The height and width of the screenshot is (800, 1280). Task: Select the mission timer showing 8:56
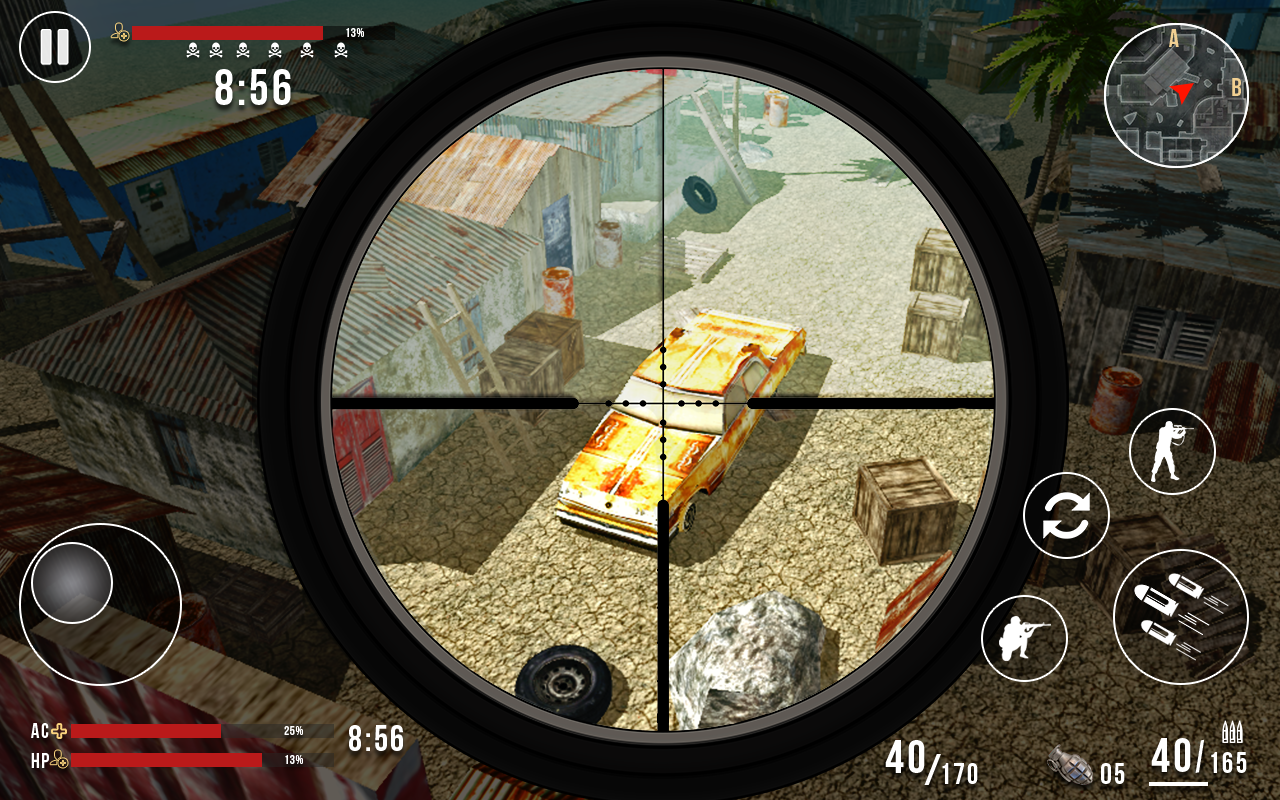point(252,89)
